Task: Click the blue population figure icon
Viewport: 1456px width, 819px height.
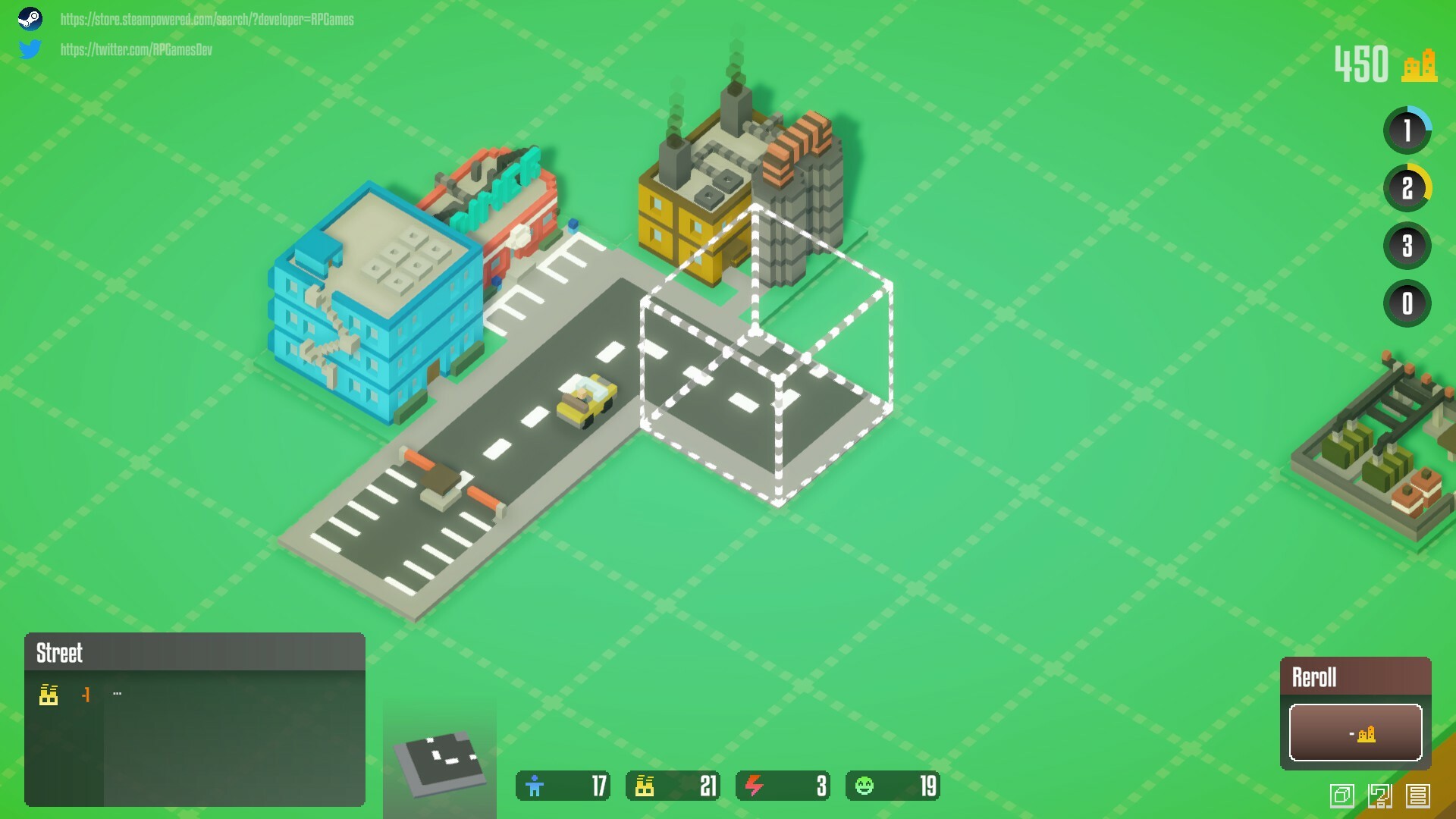Action: [x=536, y=786]
